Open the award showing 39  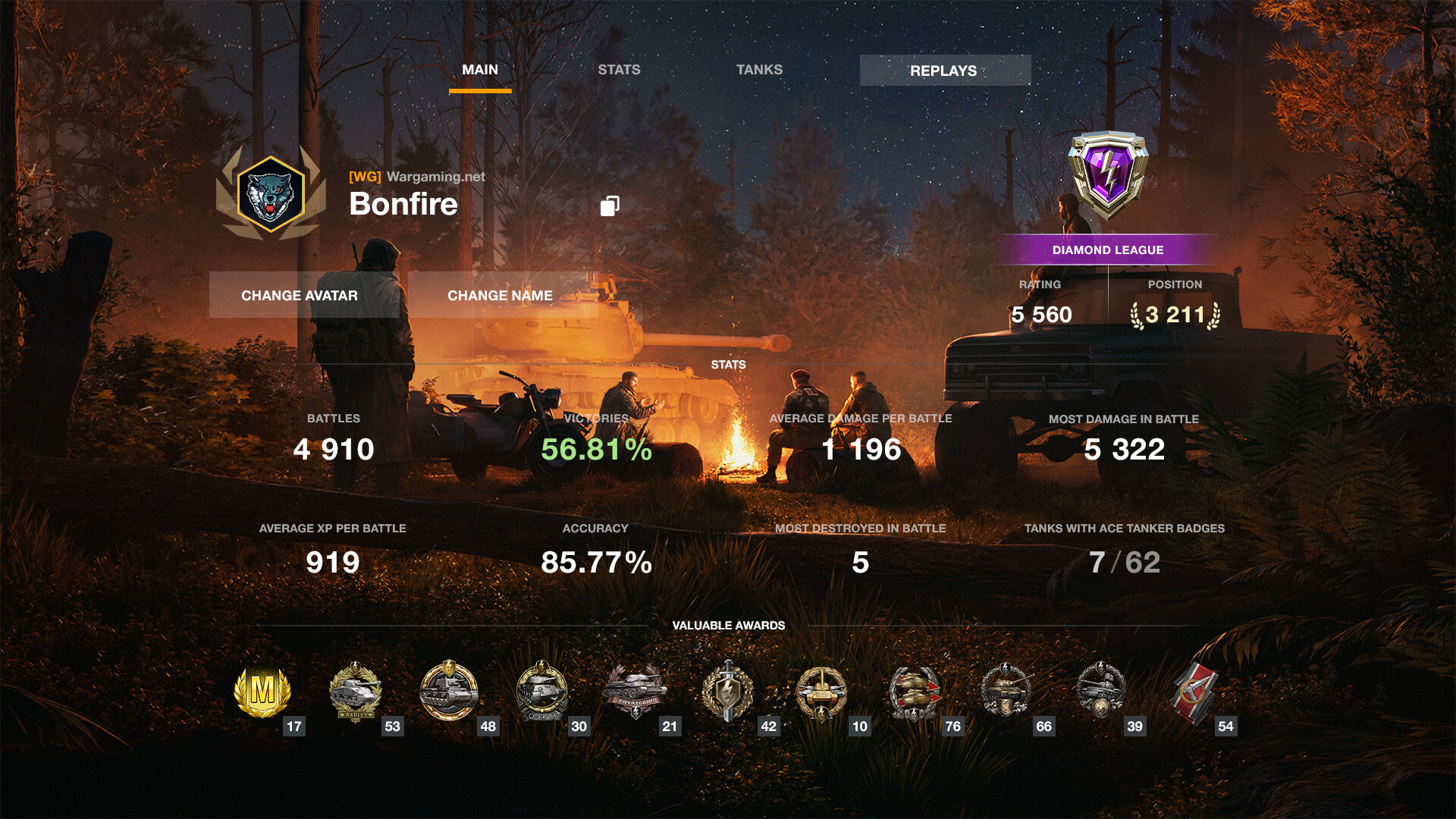click(1100, 692)
